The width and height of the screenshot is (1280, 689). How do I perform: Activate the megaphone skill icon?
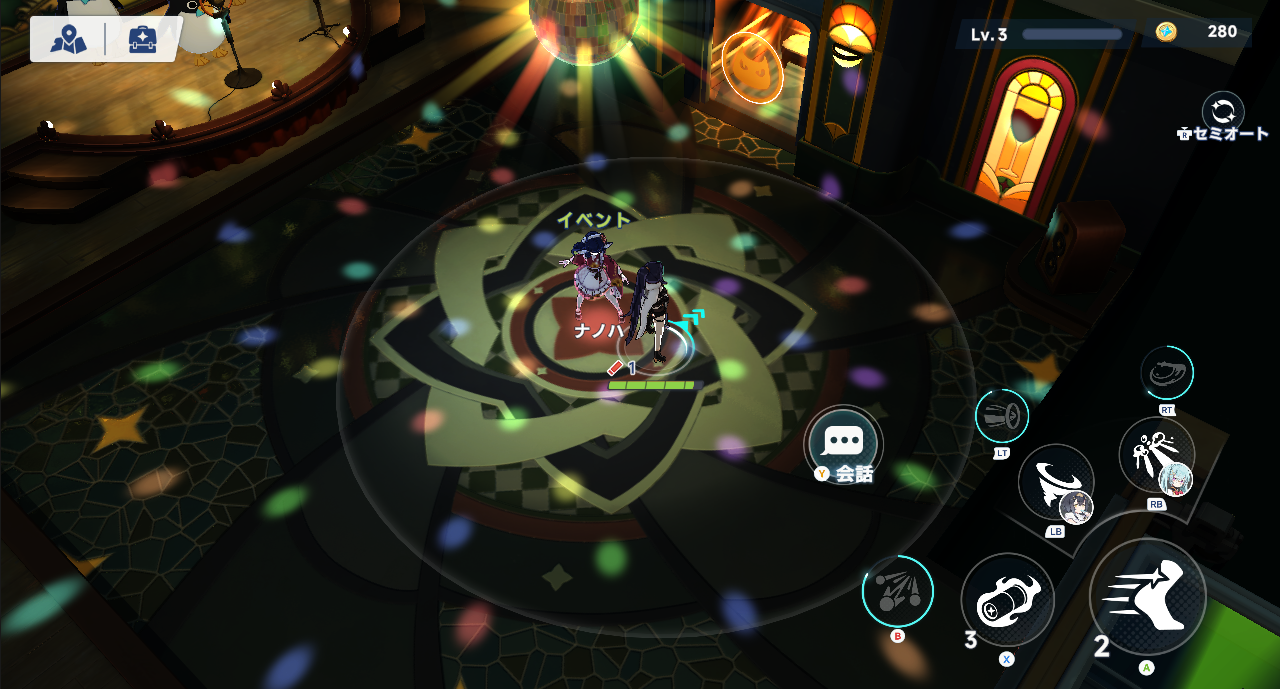(x=1002, y=415)
